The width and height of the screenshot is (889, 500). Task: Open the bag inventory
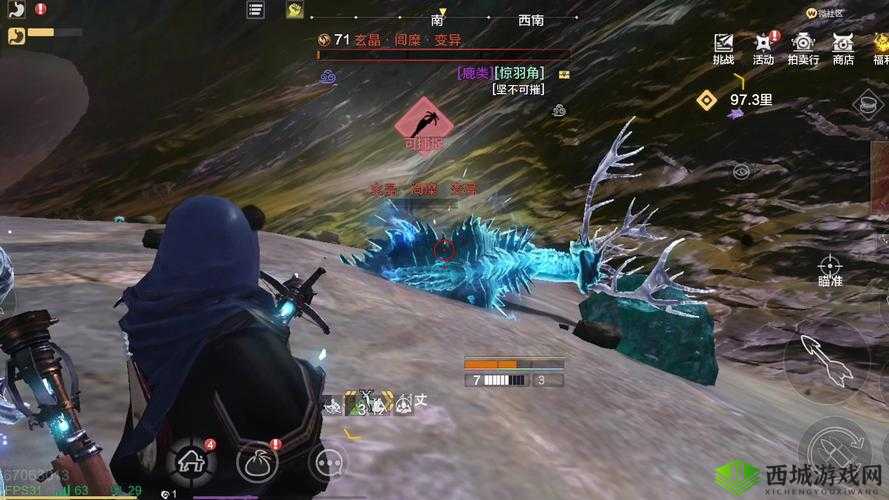(257, 461)
